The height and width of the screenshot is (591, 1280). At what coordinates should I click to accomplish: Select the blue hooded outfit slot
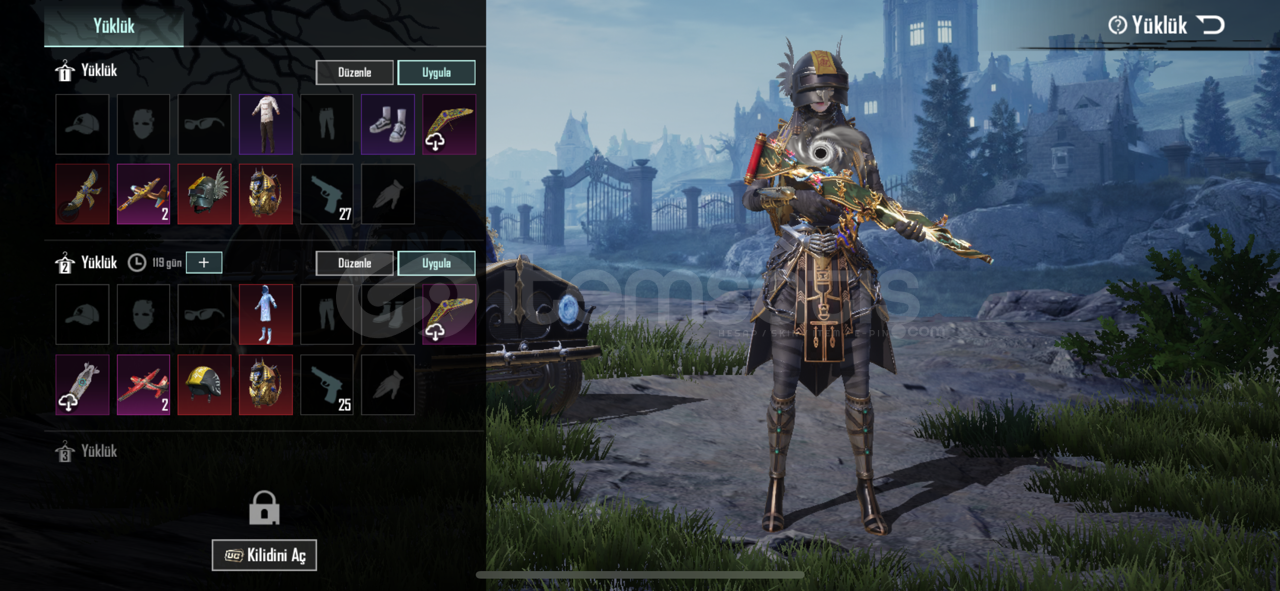(266, 314)
